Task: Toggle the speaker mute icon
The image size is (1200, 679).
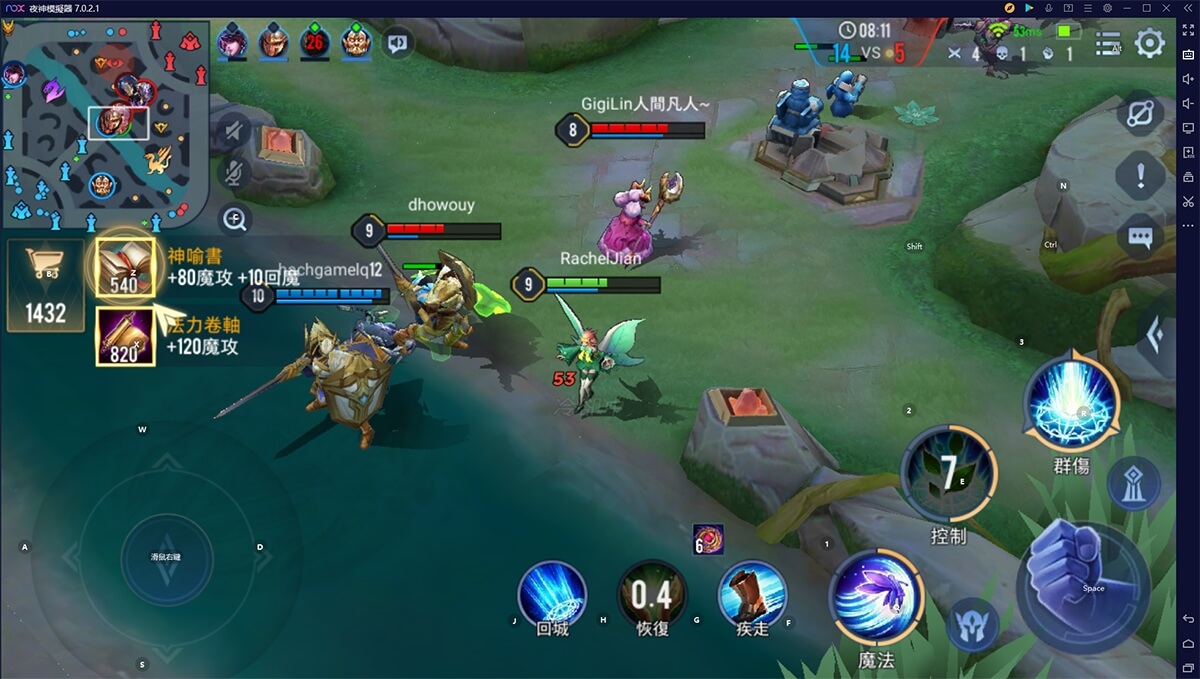Action: tap(233, 130)
